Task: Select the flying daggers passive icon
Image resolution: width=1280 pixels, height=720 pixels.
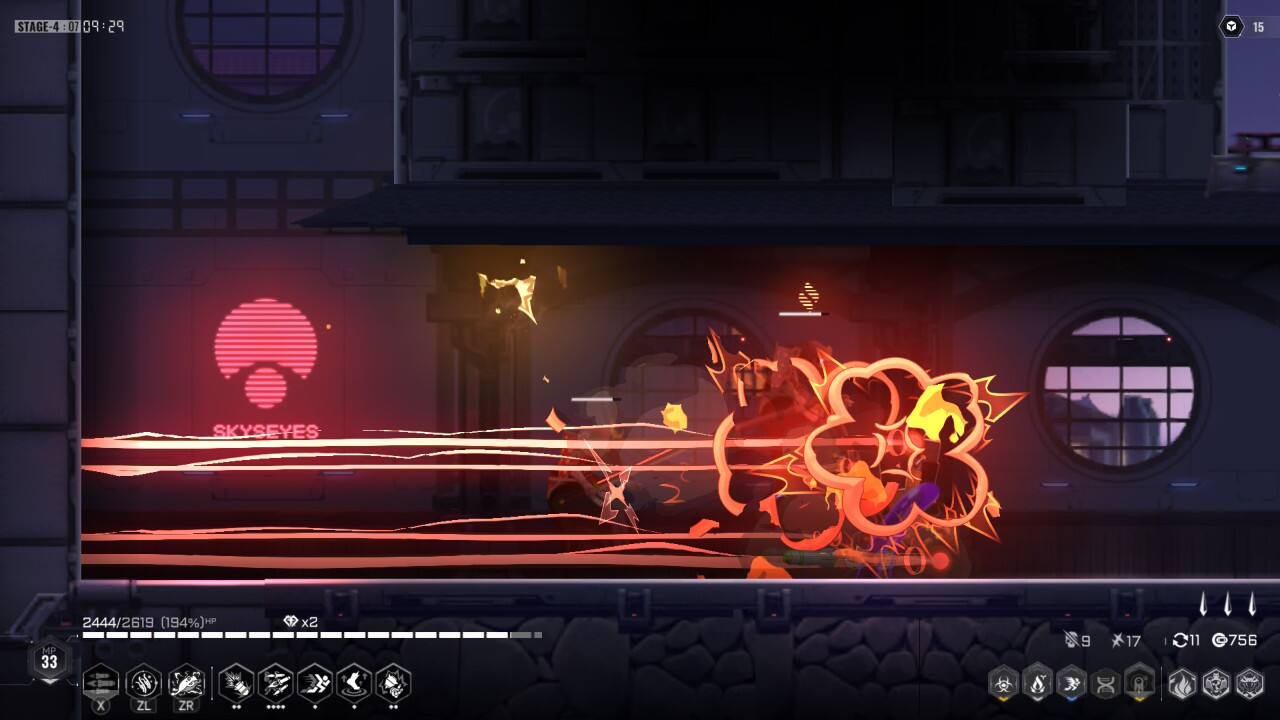Action: tap(275, 683)
